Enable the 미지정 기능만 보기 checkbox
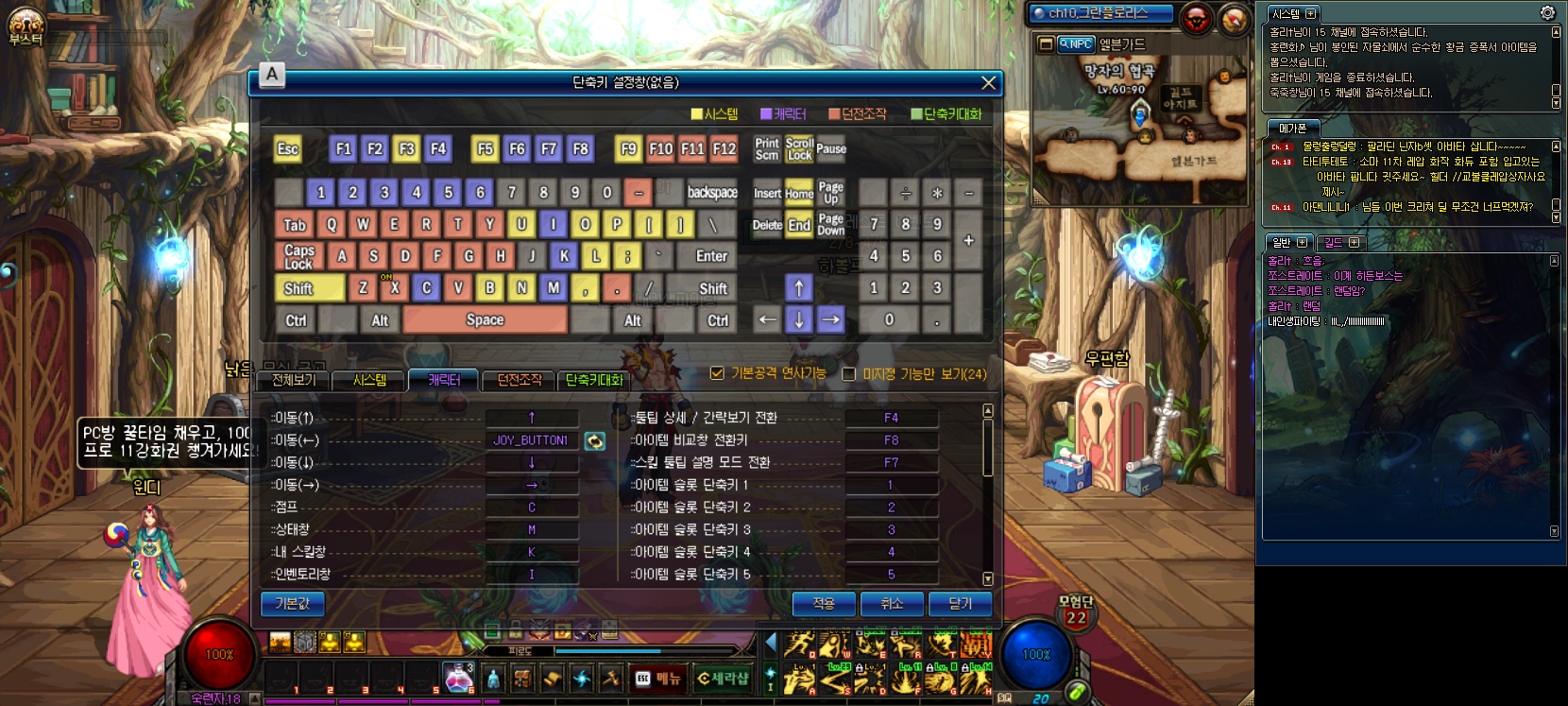Viewport: 1568px width, 706px height. [x=848, y=374]
